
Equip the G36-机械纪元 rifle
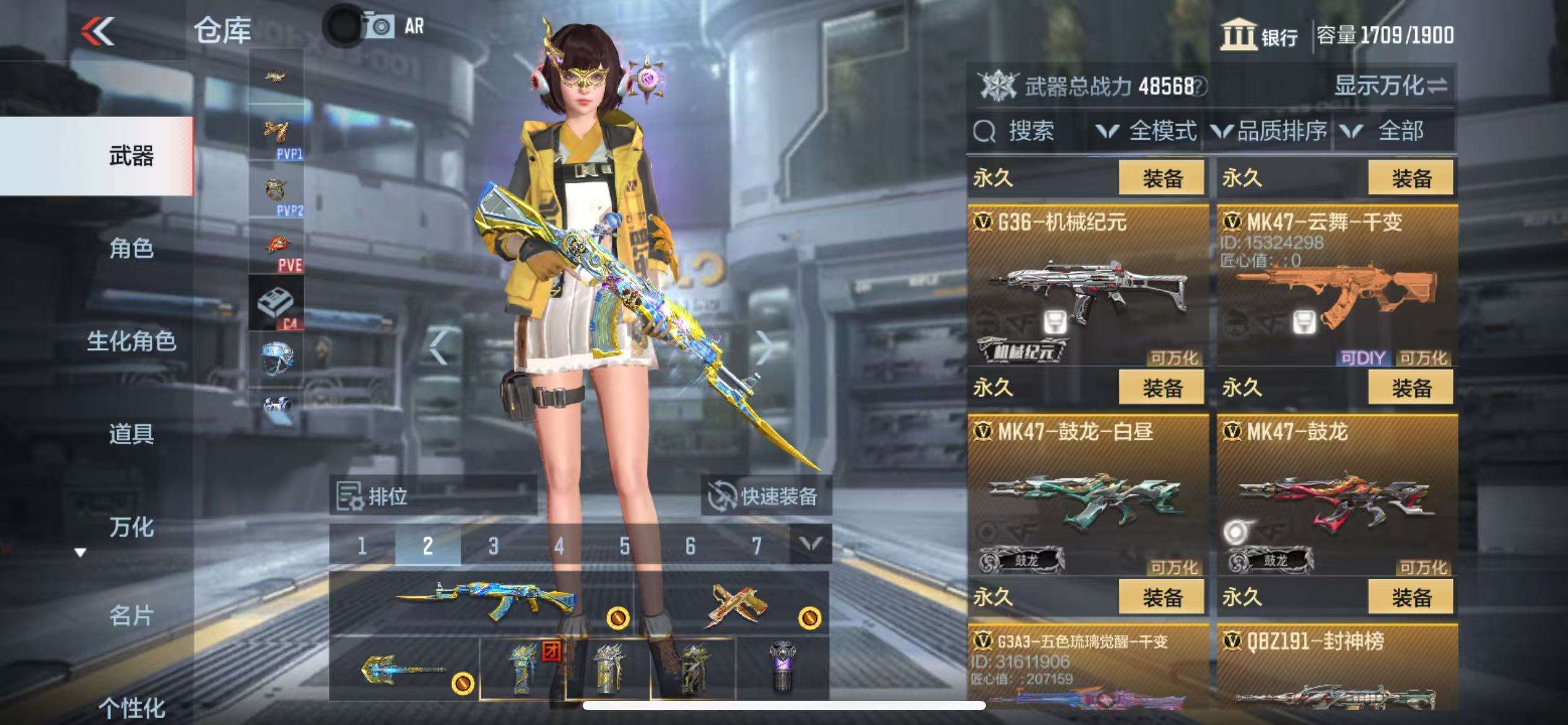point(1162,178)
